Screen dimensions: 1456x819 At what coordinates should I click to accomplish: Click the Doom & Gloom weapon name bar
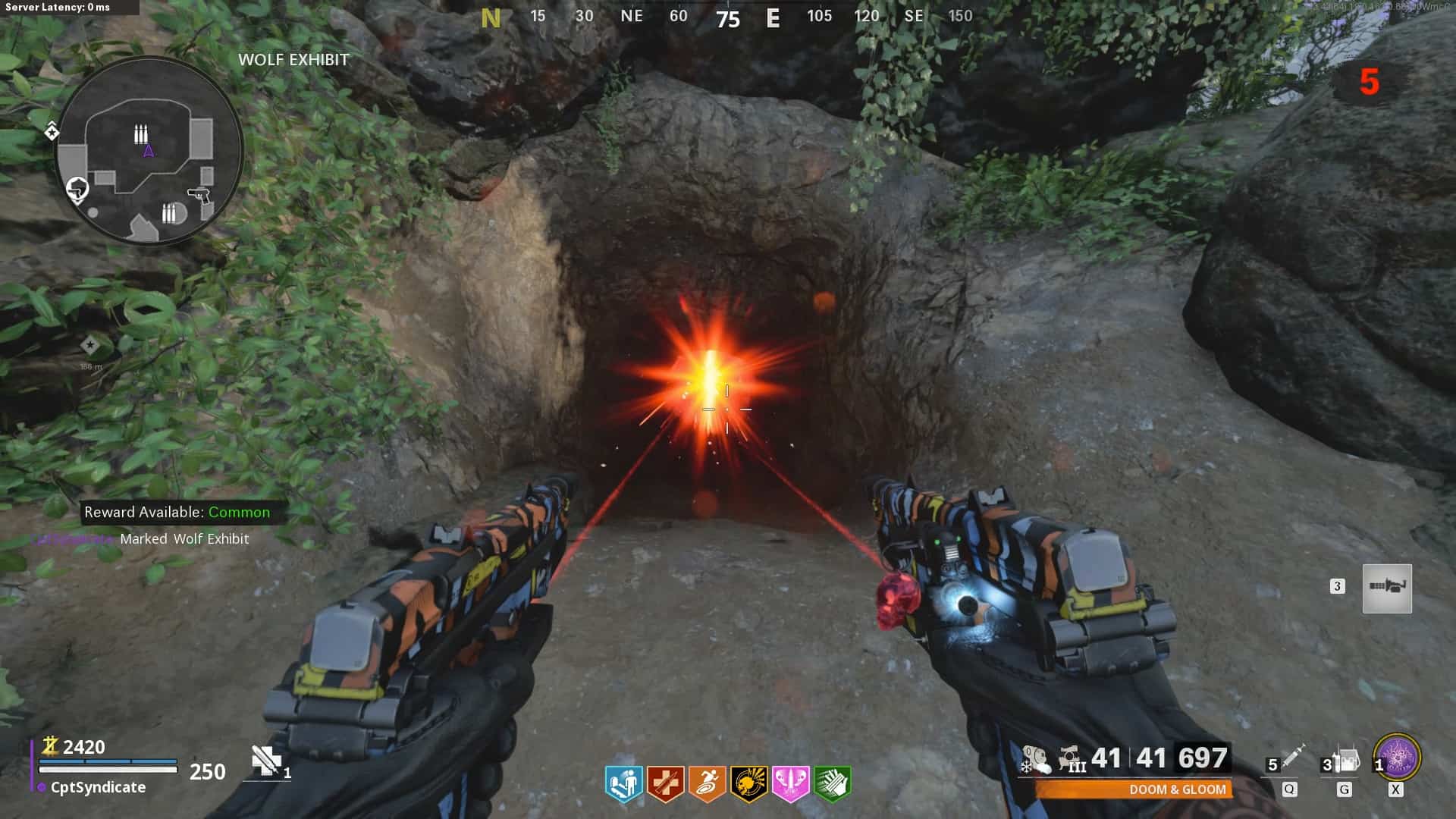[x=1134, y=789]
